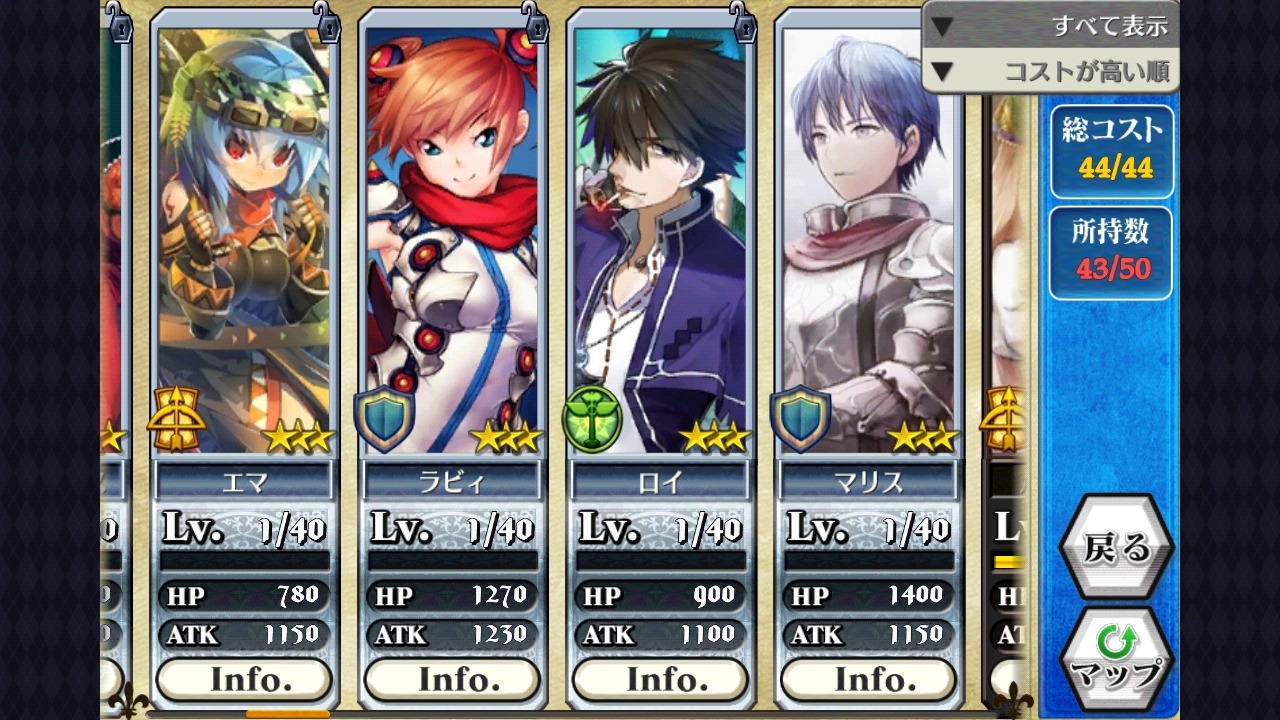Viewport: 1280px width, 720px height.
Task: View Info for マリス
Action: [x=868, y=679]
